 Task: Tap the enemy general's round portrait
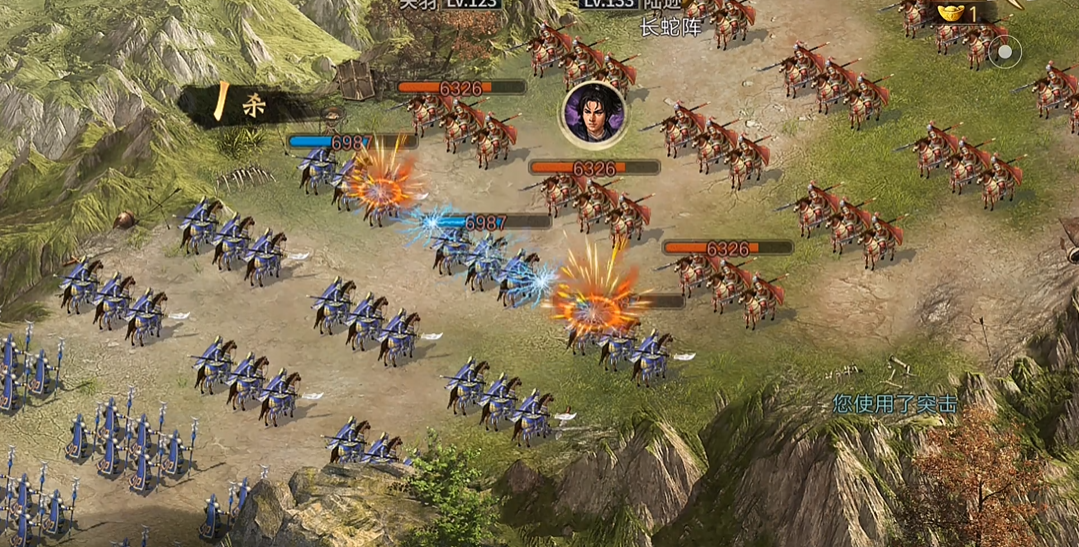coord(593,111)
